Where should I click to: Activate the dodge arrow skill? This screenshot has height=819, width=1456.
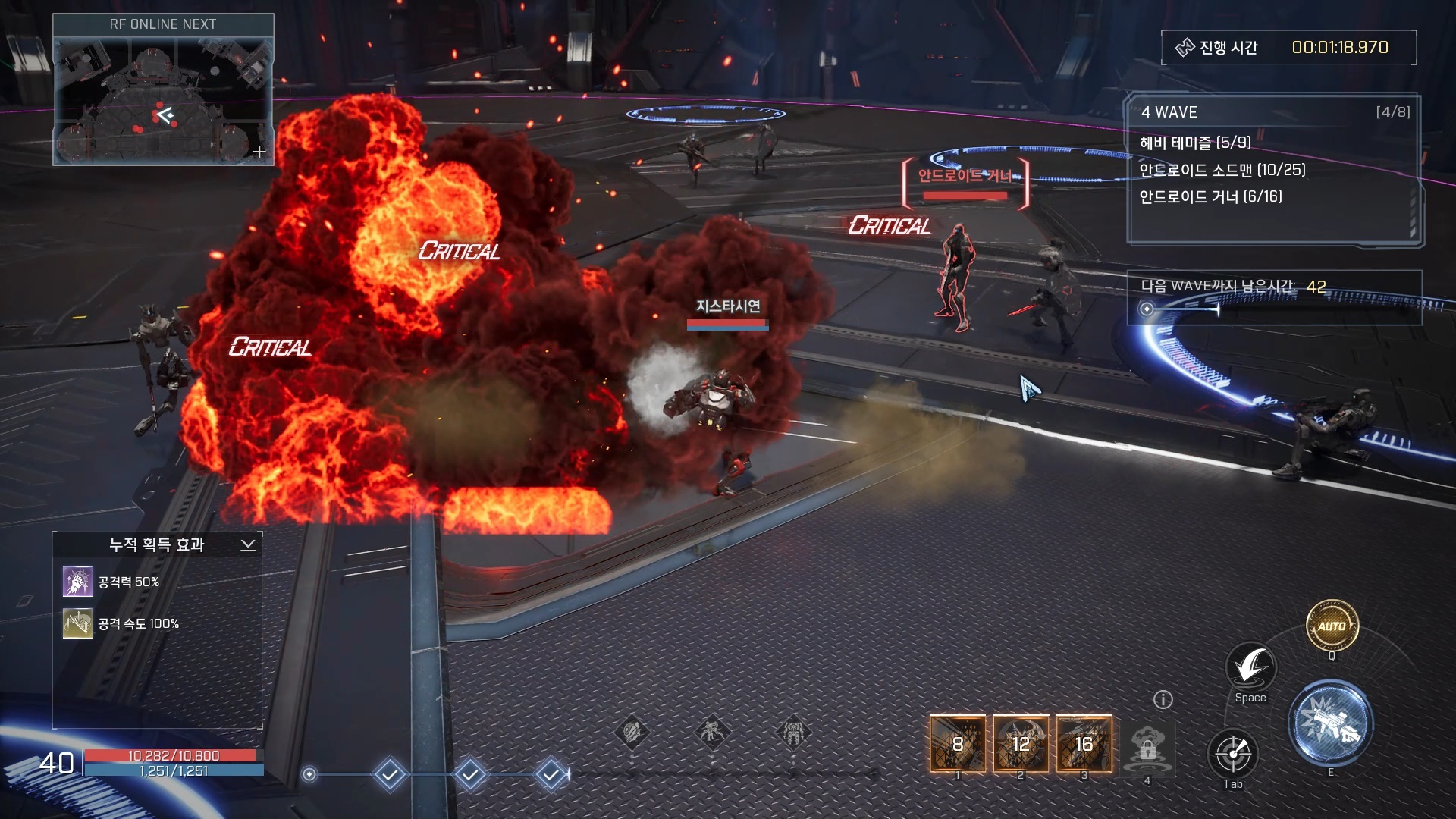click(1250, 667)
